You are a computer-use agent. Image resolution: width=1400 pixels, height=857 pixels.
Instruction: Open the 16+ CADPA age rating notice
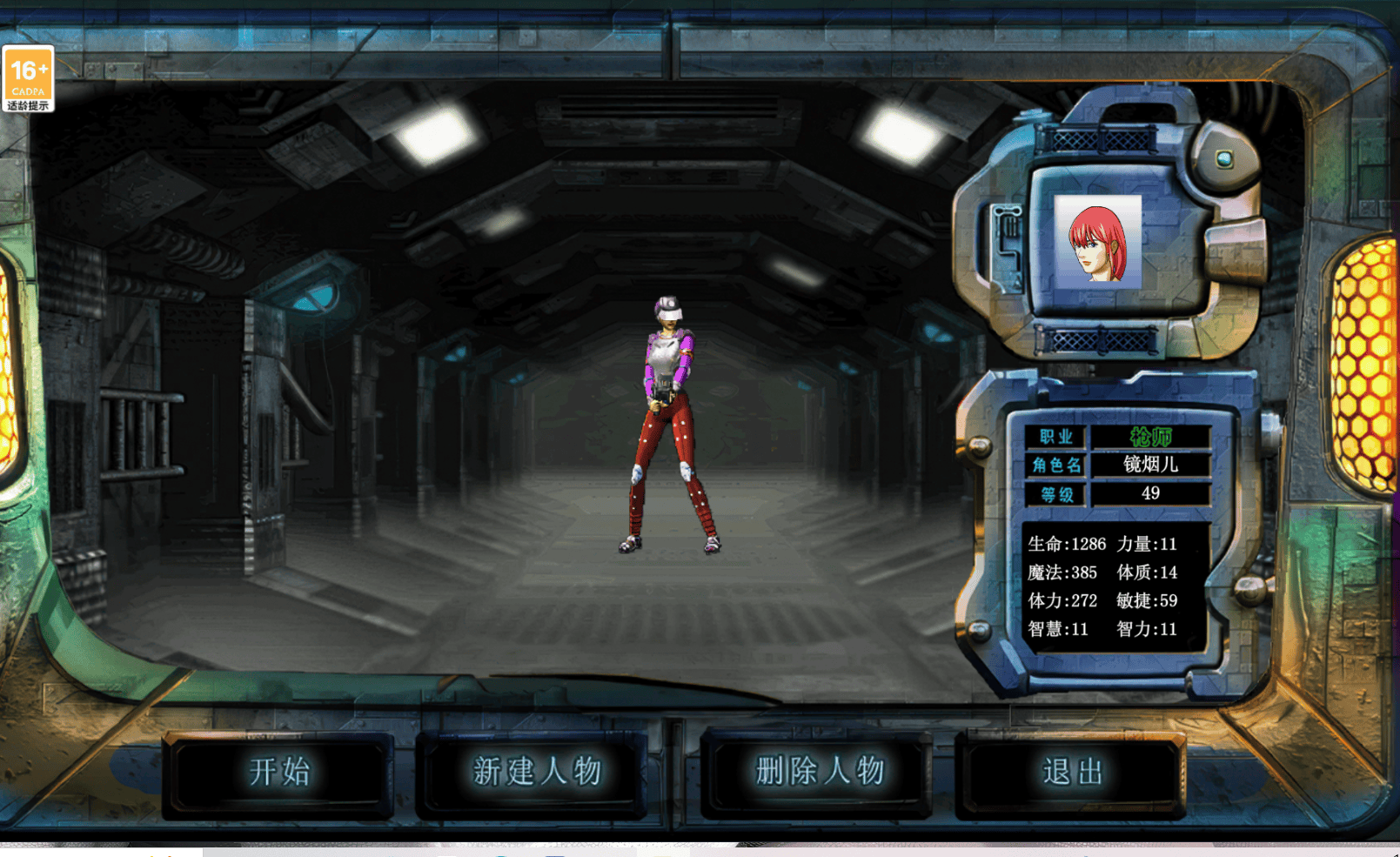28,79
